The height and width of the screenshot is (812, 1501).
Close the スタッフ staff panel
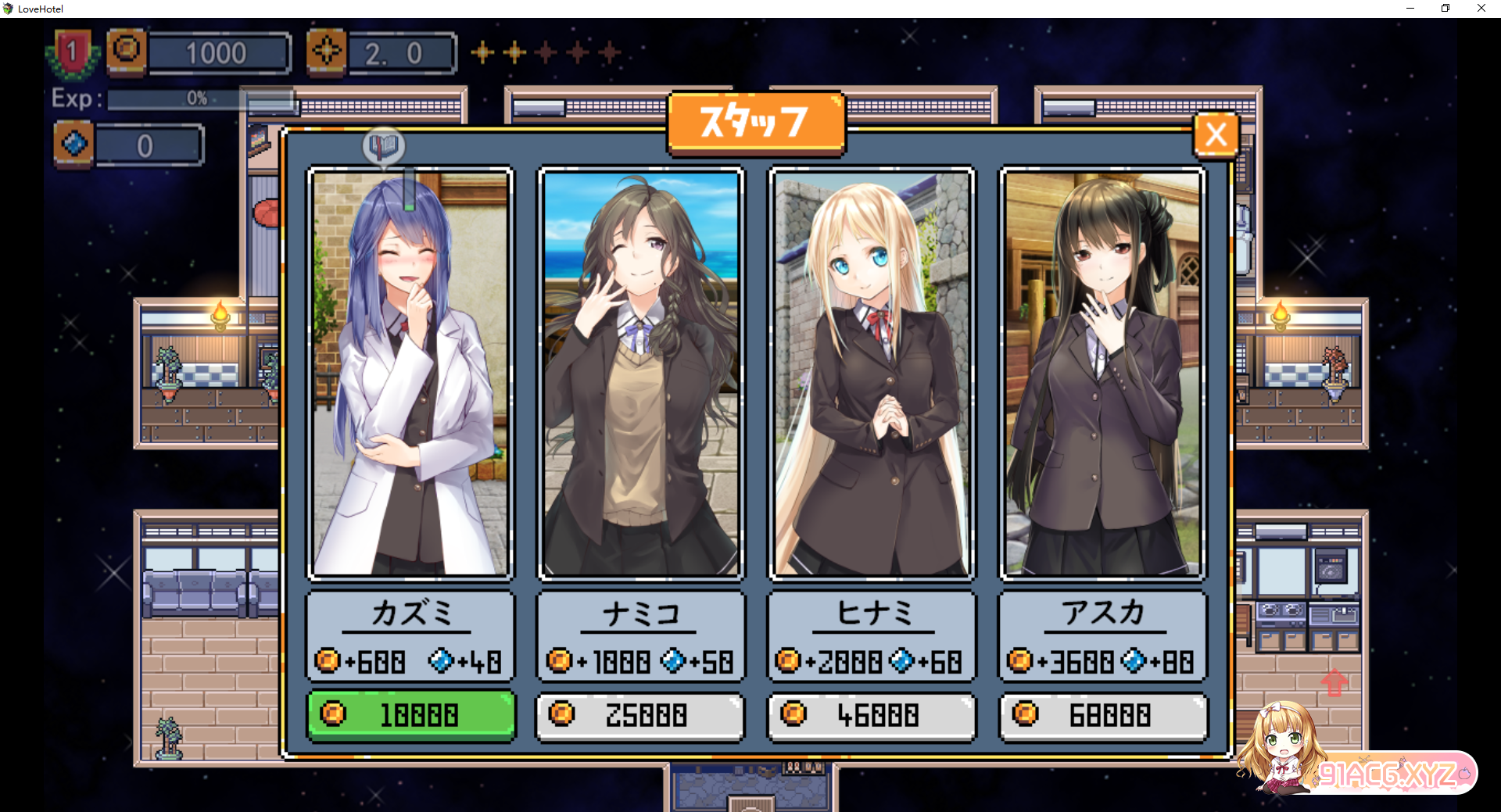[x=1216, y=134]
